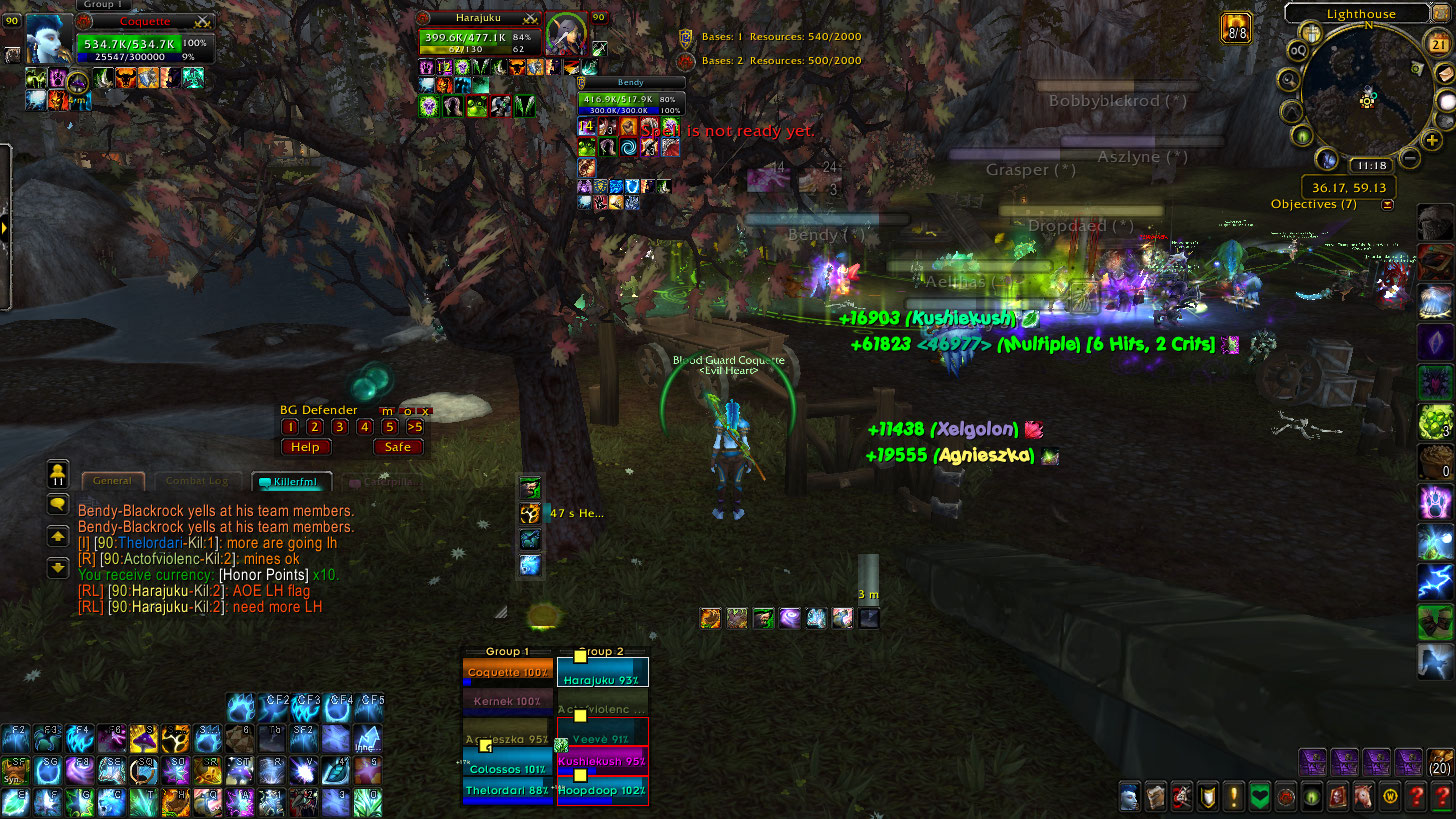This screenshot has height=819, width=1456.
Task: Zoom out the minimap with minus button
Action: (x=1409, y=158)
